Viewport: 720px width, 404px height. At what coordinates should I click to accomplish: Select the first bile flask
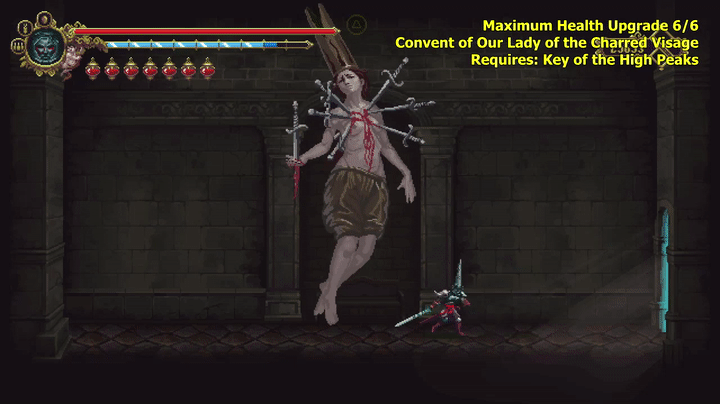click(x=93, y=69)
